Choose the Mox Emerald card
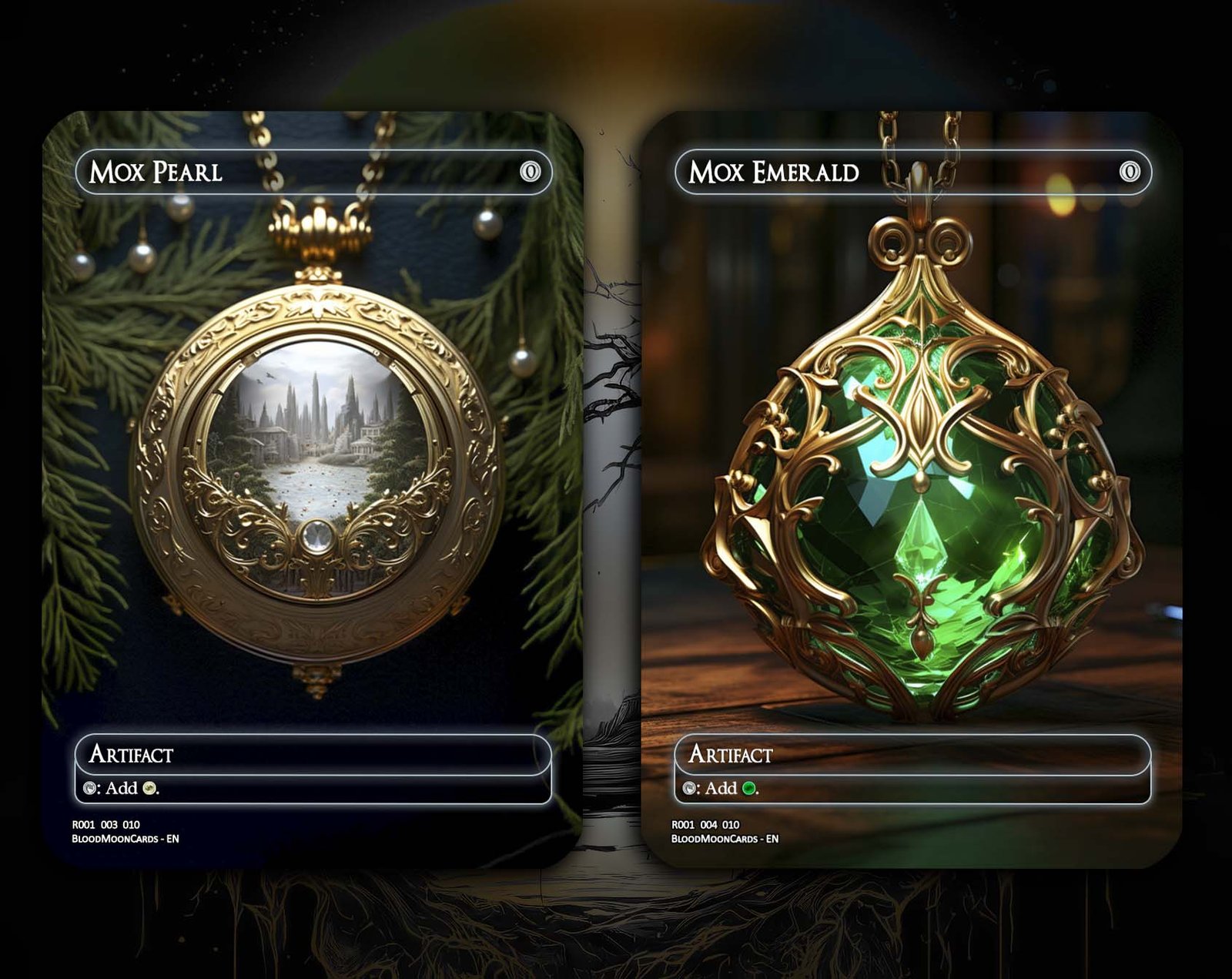Viewport: 1232px width, 979px height. (x=912, y=489)
